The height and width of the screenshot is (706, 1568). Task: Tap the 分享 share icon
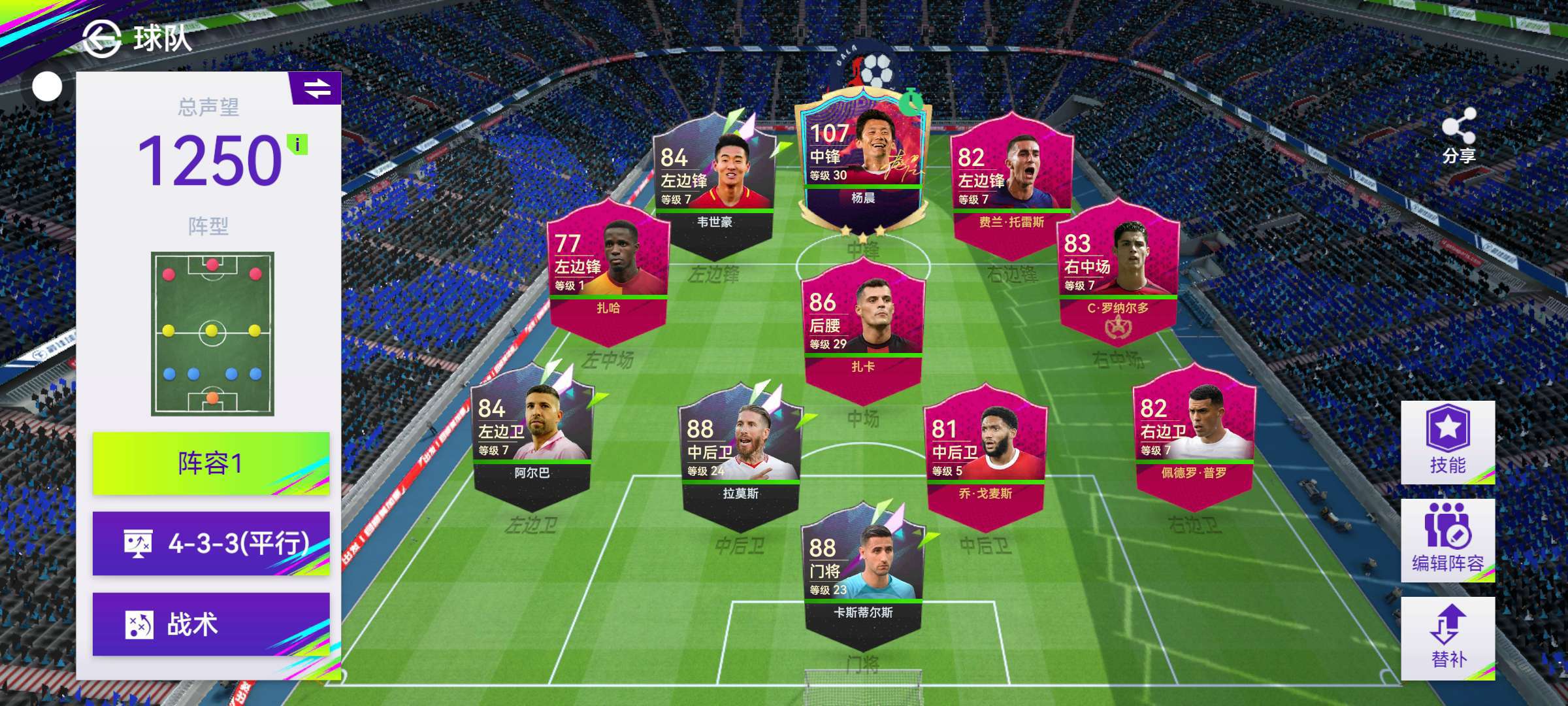(1458, 135)
